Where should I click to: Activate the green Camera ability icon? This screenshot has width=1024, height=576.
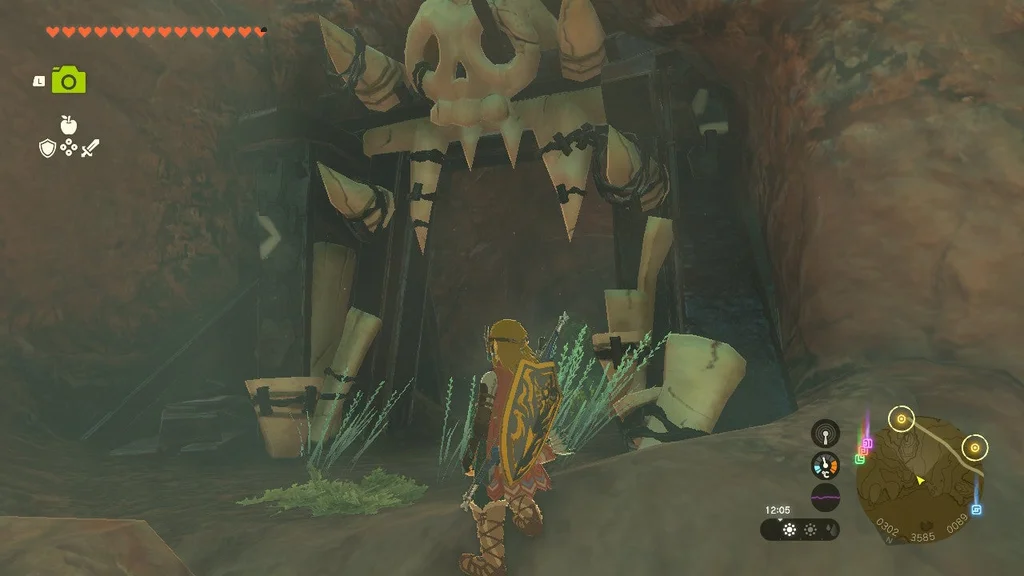[x=69, y=80]
